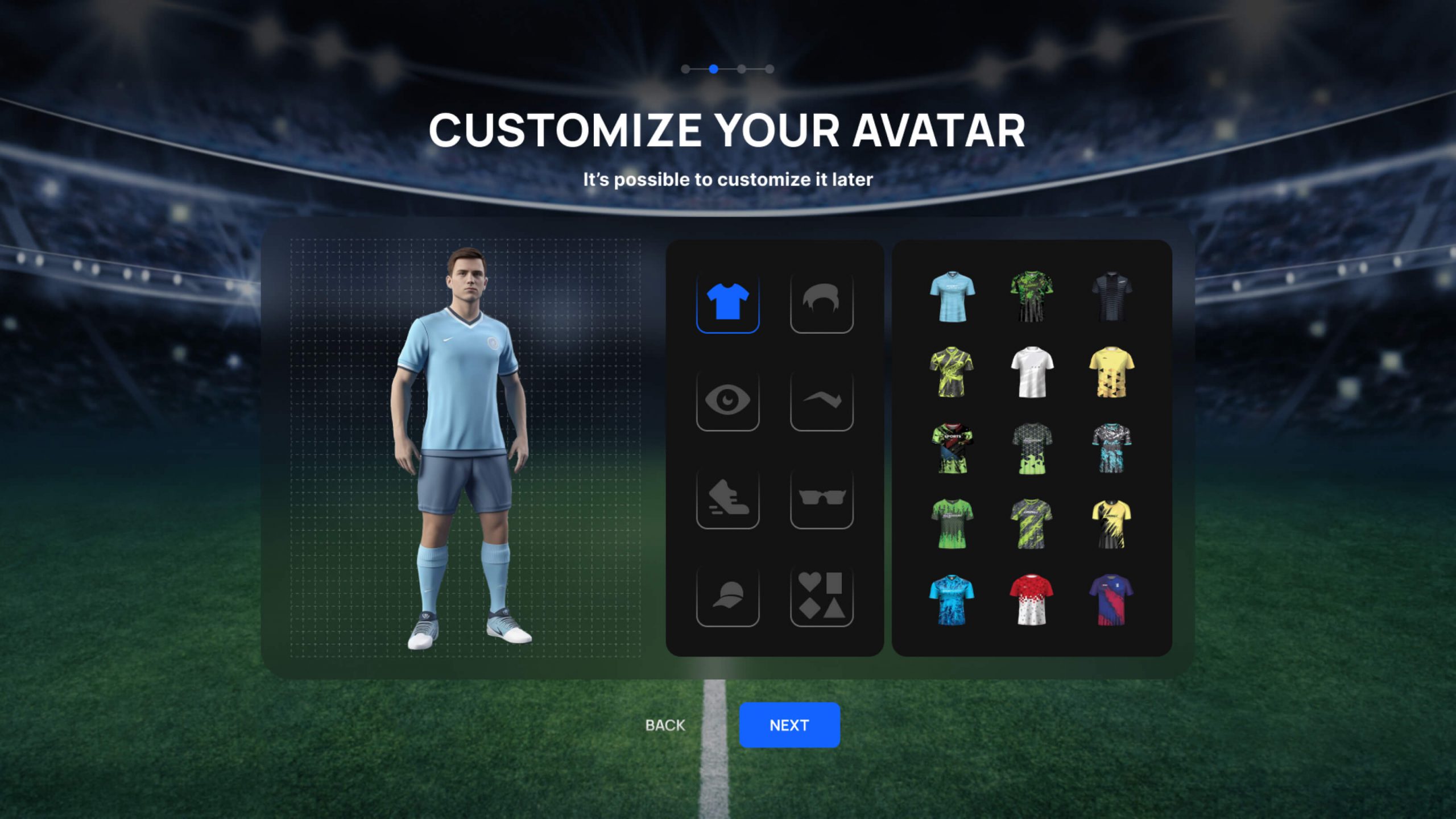Switch to the cap category
This screenshot has width=1456, height=819.
pyautogui.click(x=727, y=596)
